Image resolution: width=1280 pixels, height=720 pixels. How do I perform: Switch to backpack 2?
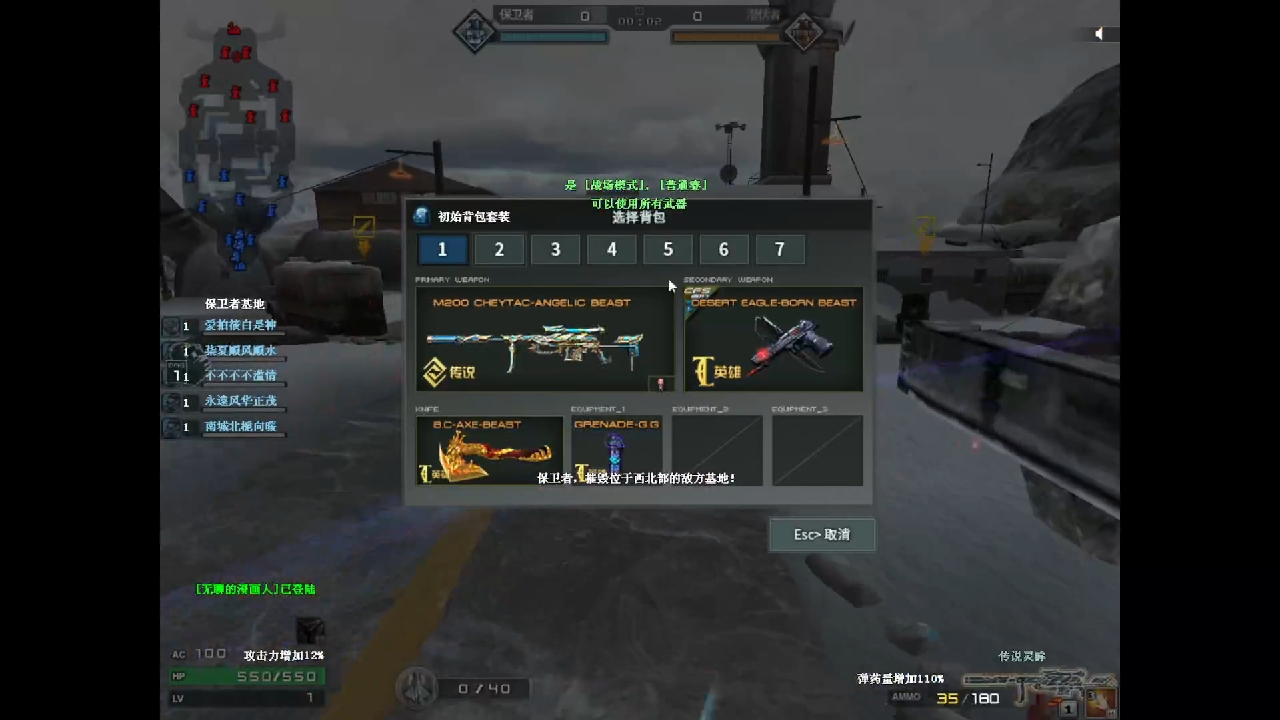[499, 250]
